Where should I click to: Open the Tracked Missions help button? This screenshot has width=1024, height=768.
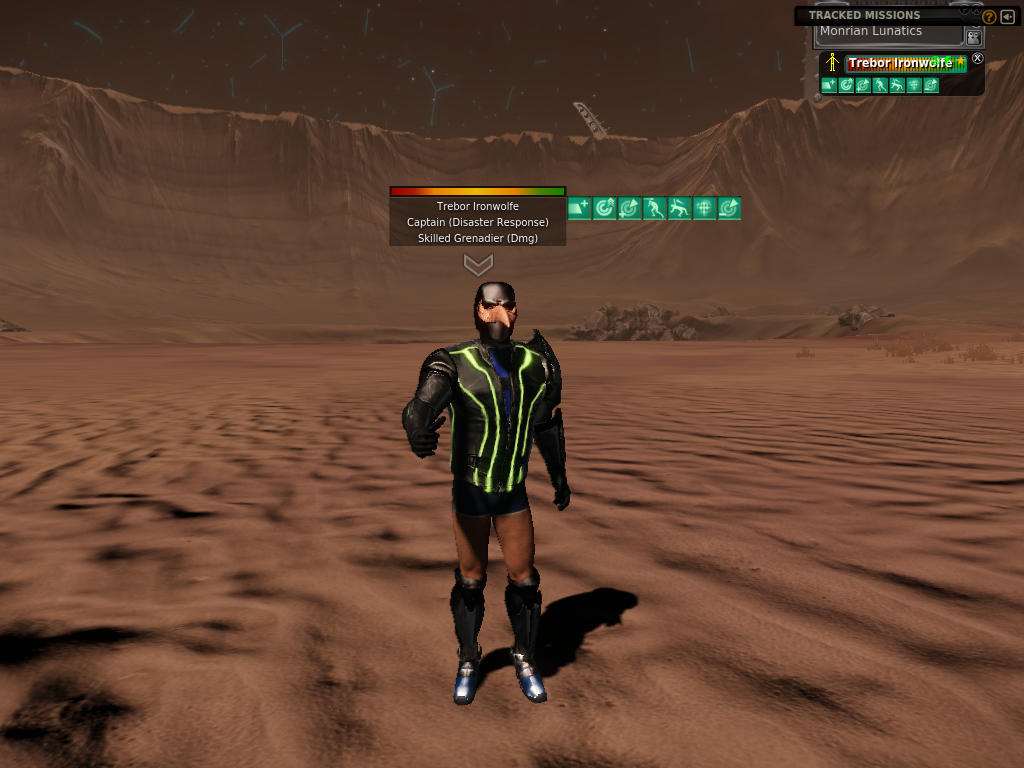(989, 16)
